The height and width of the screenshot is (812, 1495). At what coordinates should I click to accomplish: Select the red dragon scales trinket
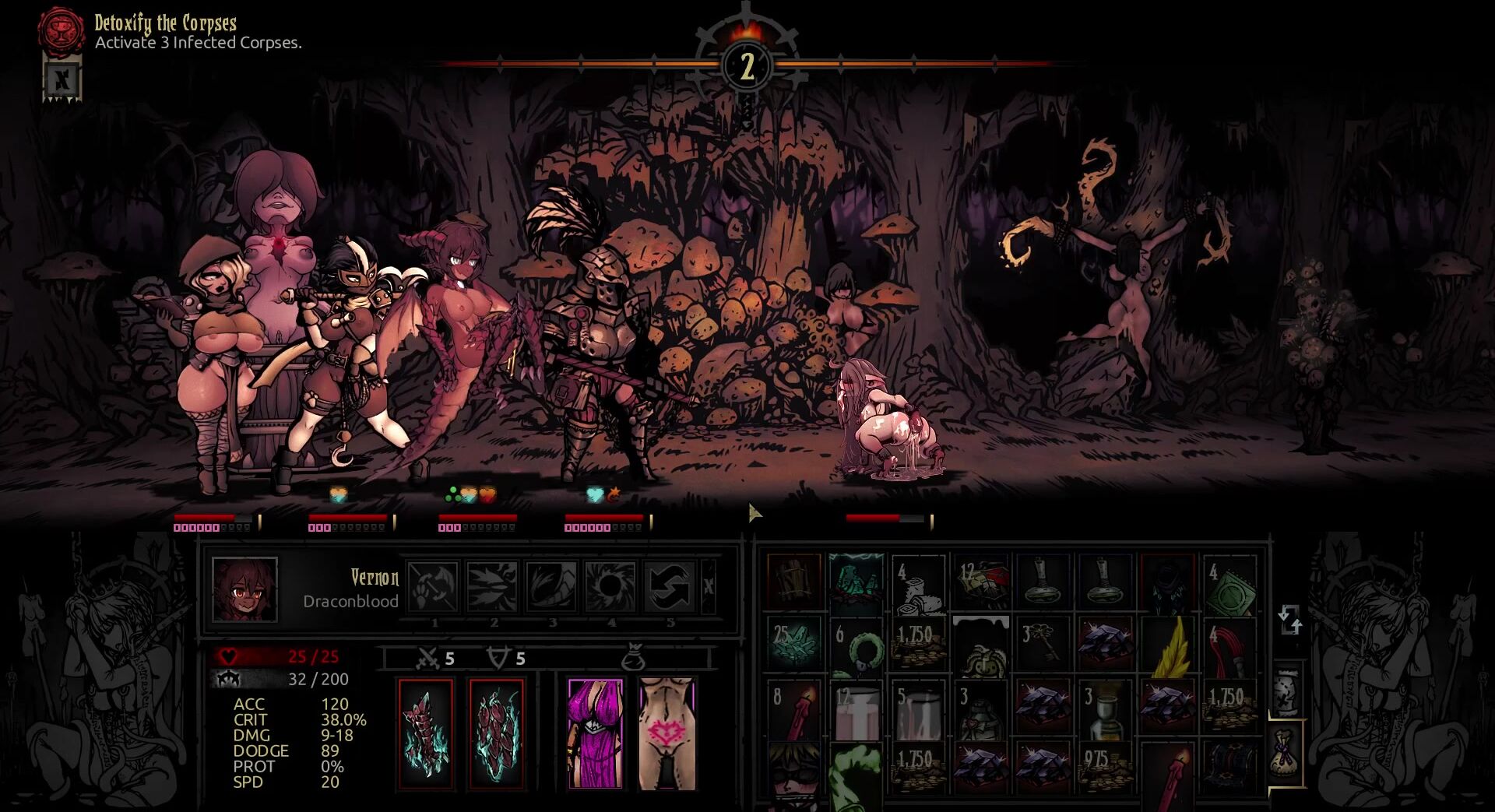point(497,733)
